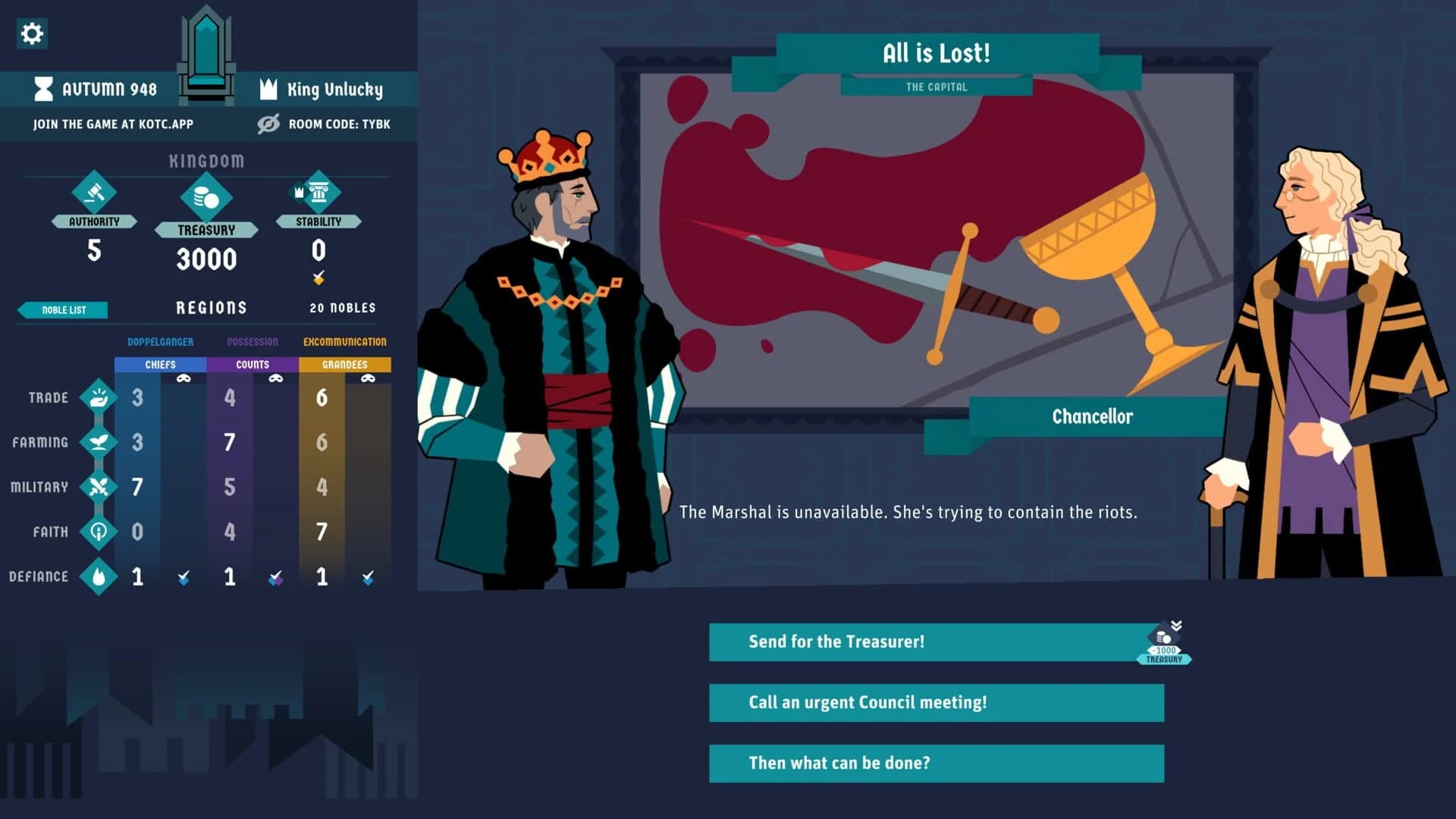Select the Military crossed swords icon

pyautogui.click(x=98, y=486)
